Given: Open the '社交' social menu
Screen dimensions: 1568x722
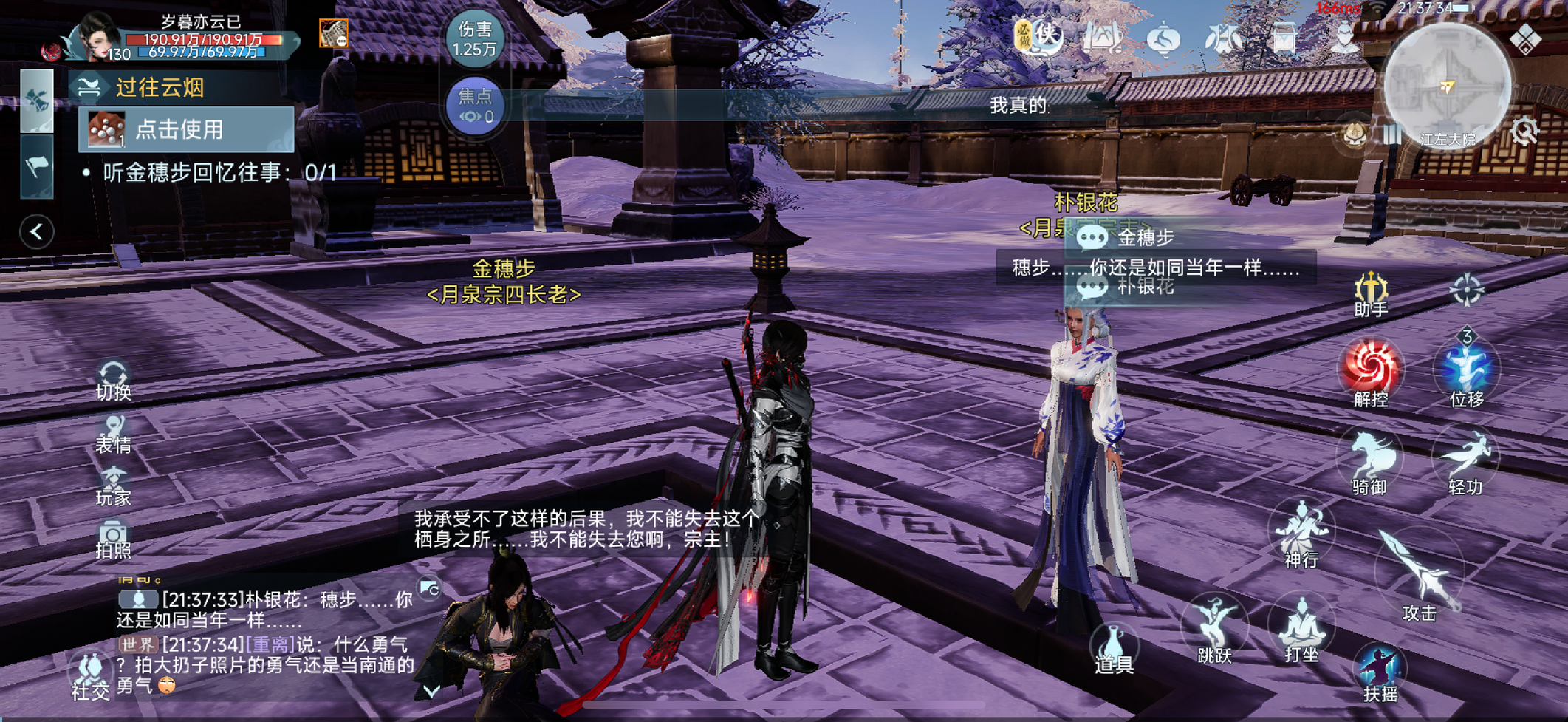Looking at the screenshot, I should click(90, 676).
